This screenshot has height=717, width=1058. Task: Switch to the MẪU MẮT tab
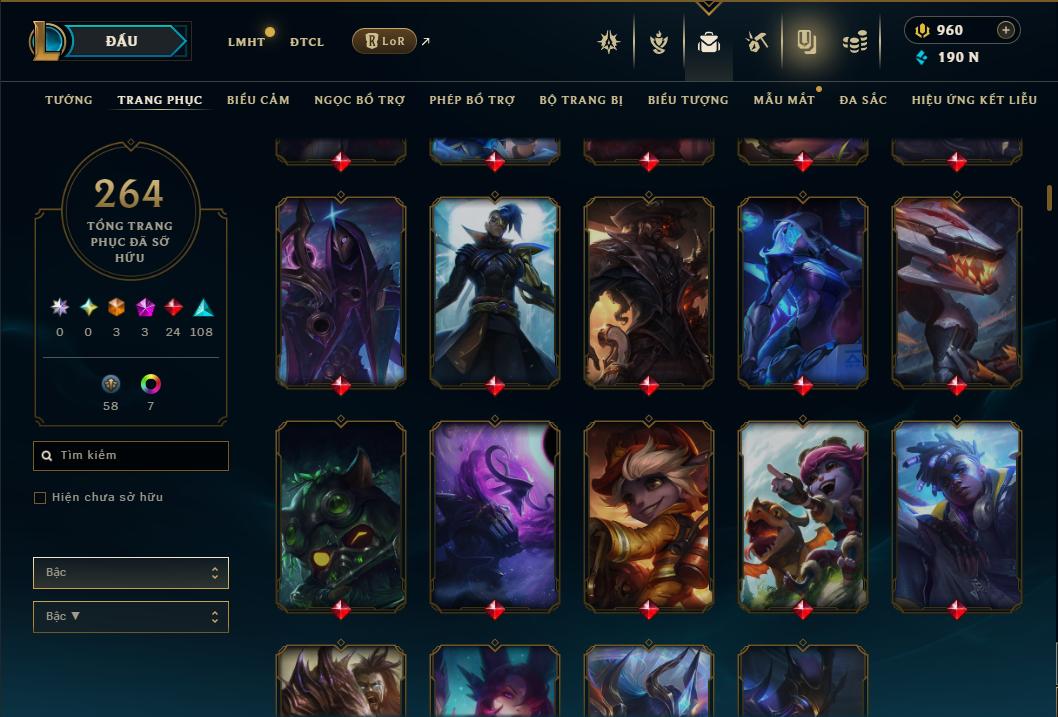pos(783,100)
